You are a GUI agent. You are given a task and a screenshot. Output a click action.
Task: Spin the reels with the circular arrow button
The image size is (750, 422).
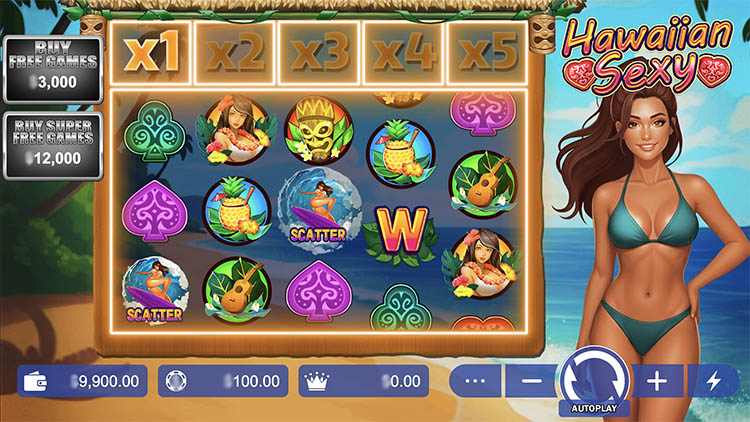594,378
